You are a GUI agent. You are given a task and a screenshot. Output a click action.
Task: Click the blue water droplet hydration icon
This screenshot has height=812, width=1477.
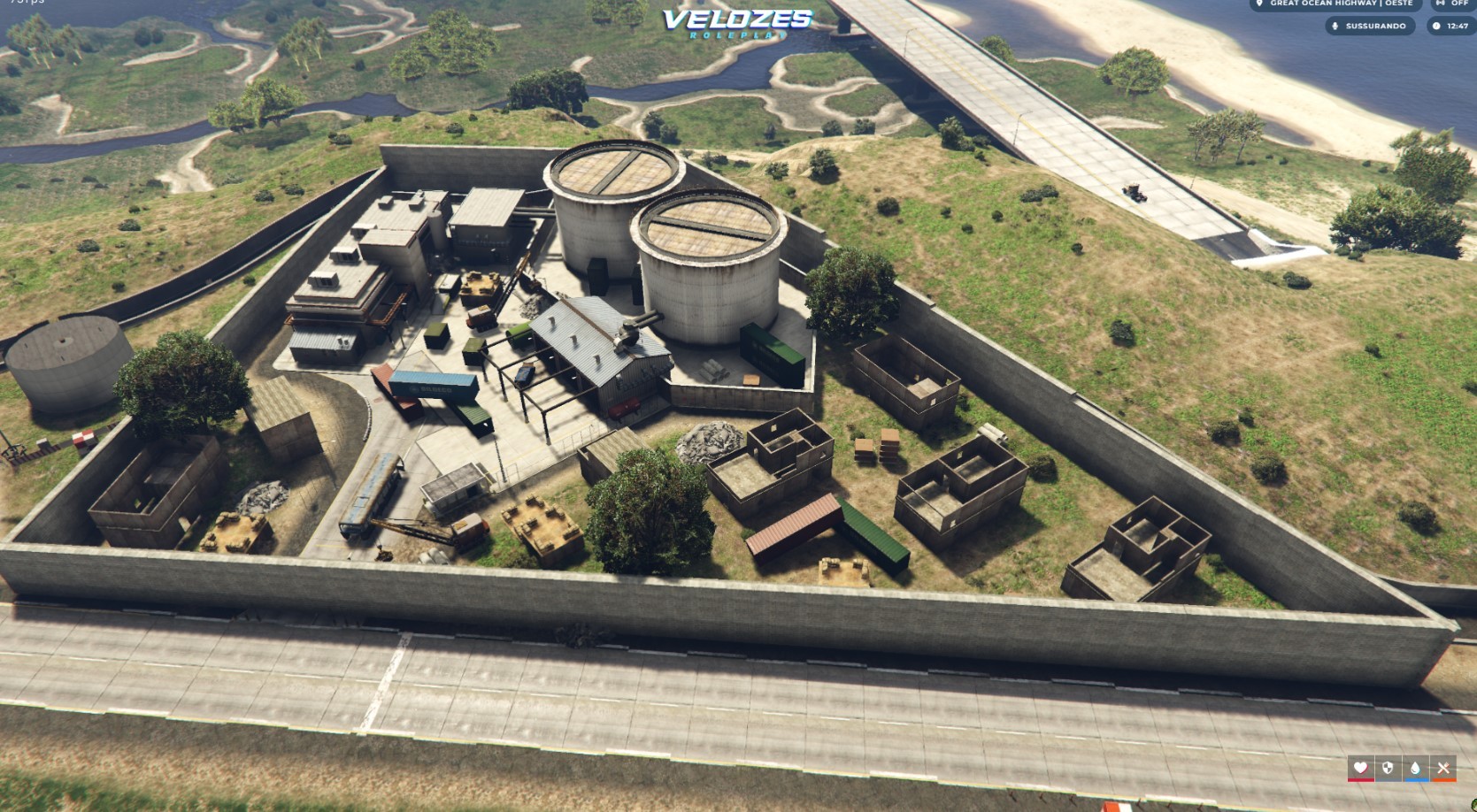(1416, 768)
